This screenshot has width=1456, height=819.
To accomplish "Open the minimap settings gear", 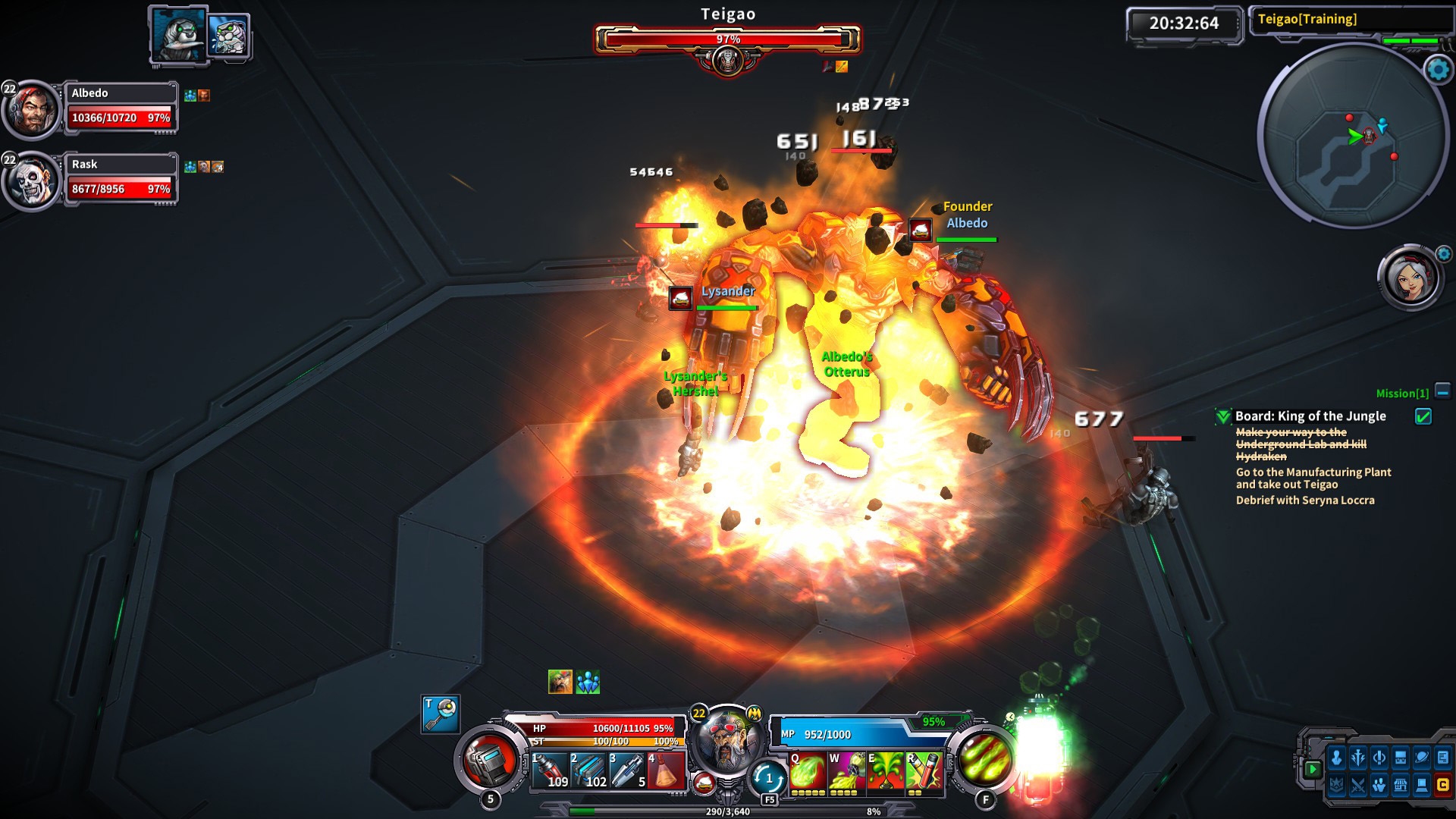I will [x=1438, y=70].
